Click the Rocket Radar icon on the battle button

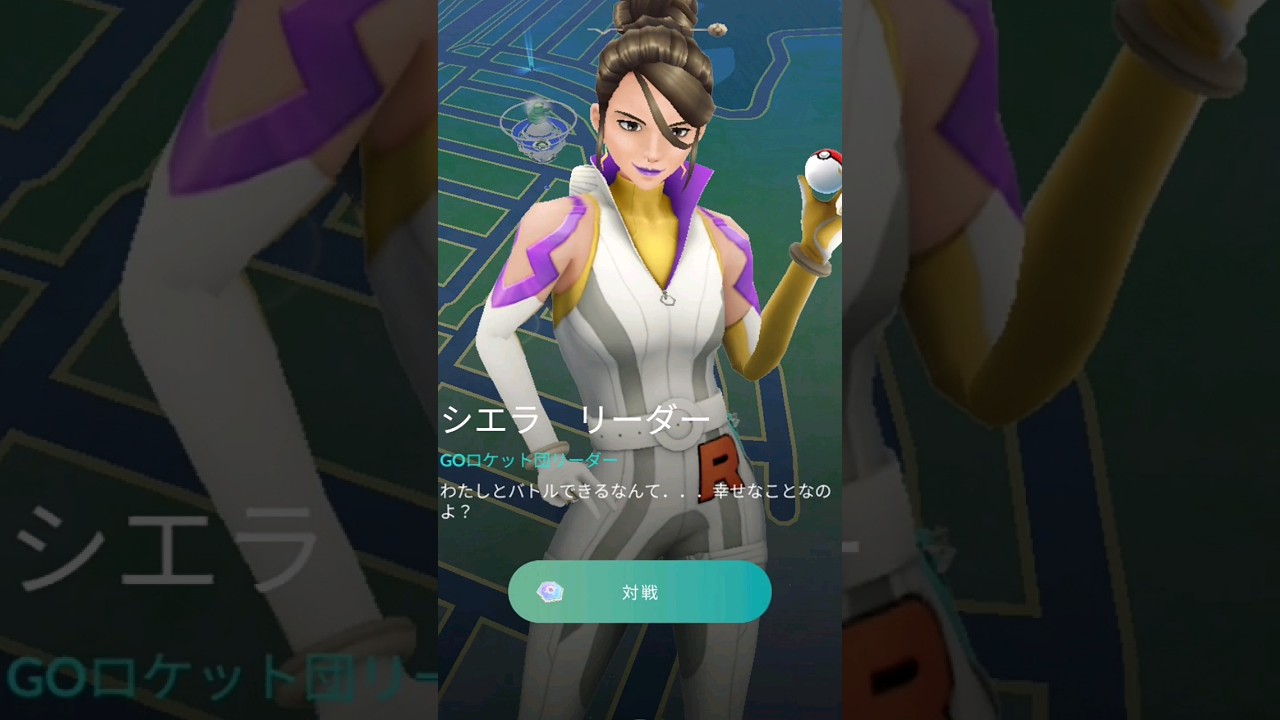pos(552,592)
